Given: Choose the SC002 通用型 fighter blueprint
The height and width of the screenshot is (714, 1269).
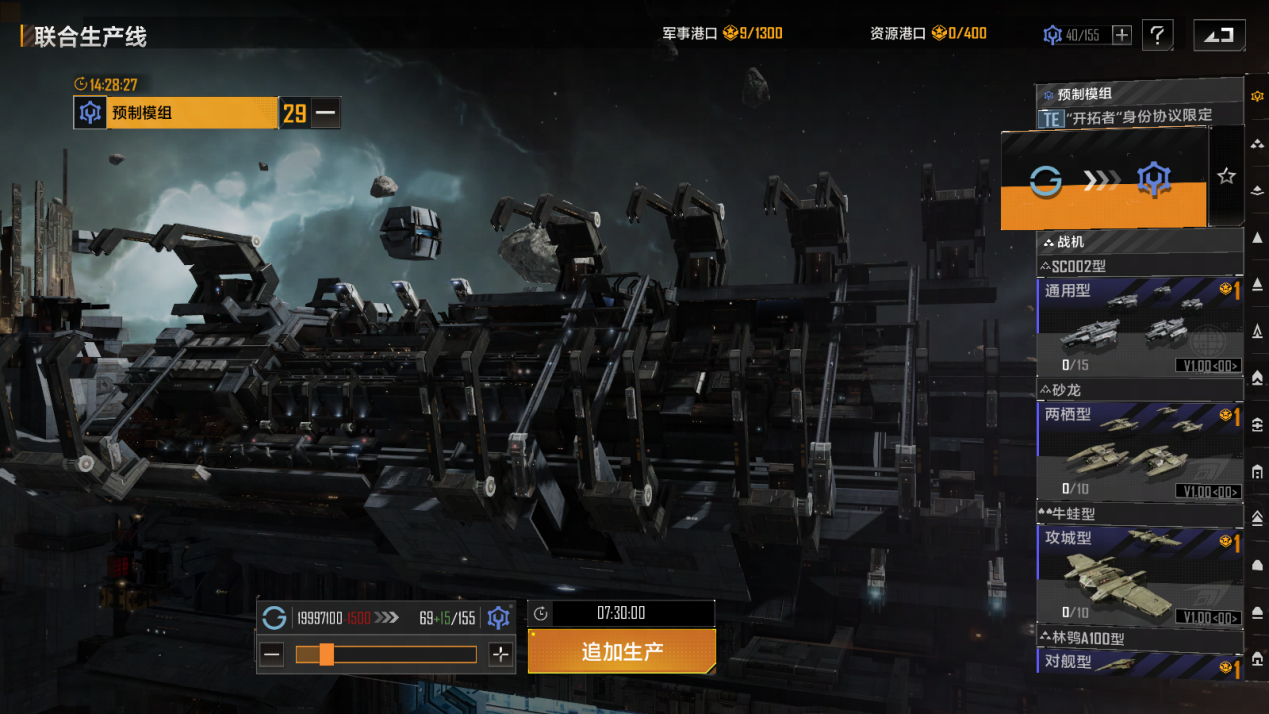Looking at the screenshot, I should pyautogui.click(x=1140, y=327).
